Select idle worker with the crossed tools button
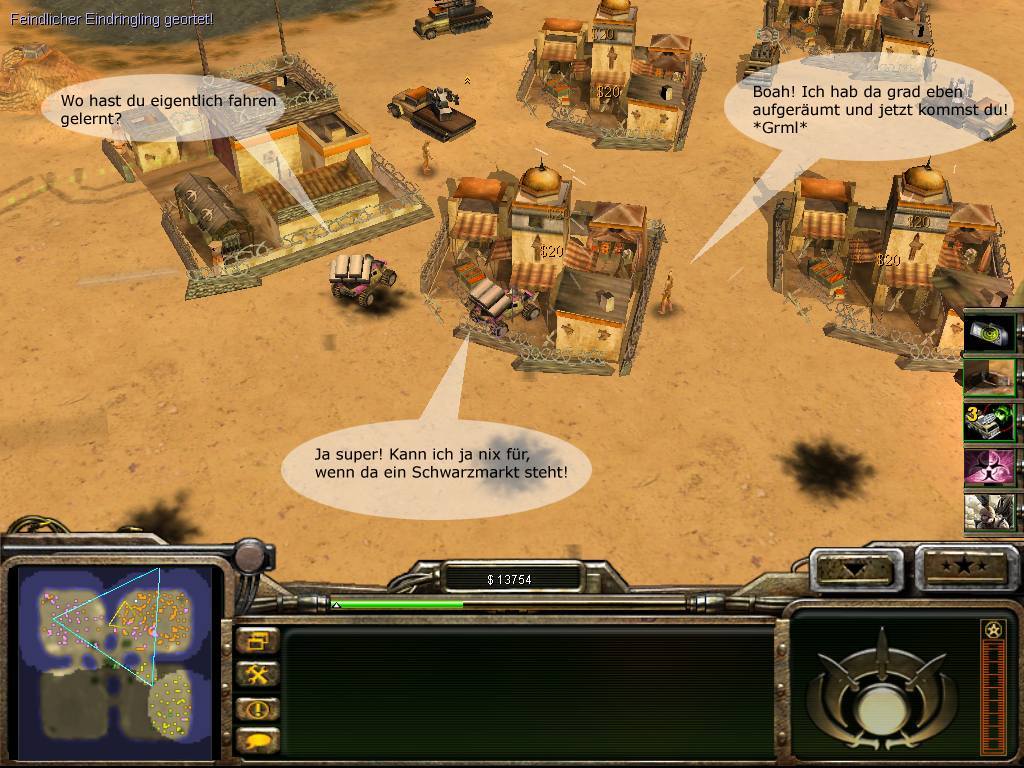Image resolution: width=1024 pixels, height=768 pixels. click(258, 675)
